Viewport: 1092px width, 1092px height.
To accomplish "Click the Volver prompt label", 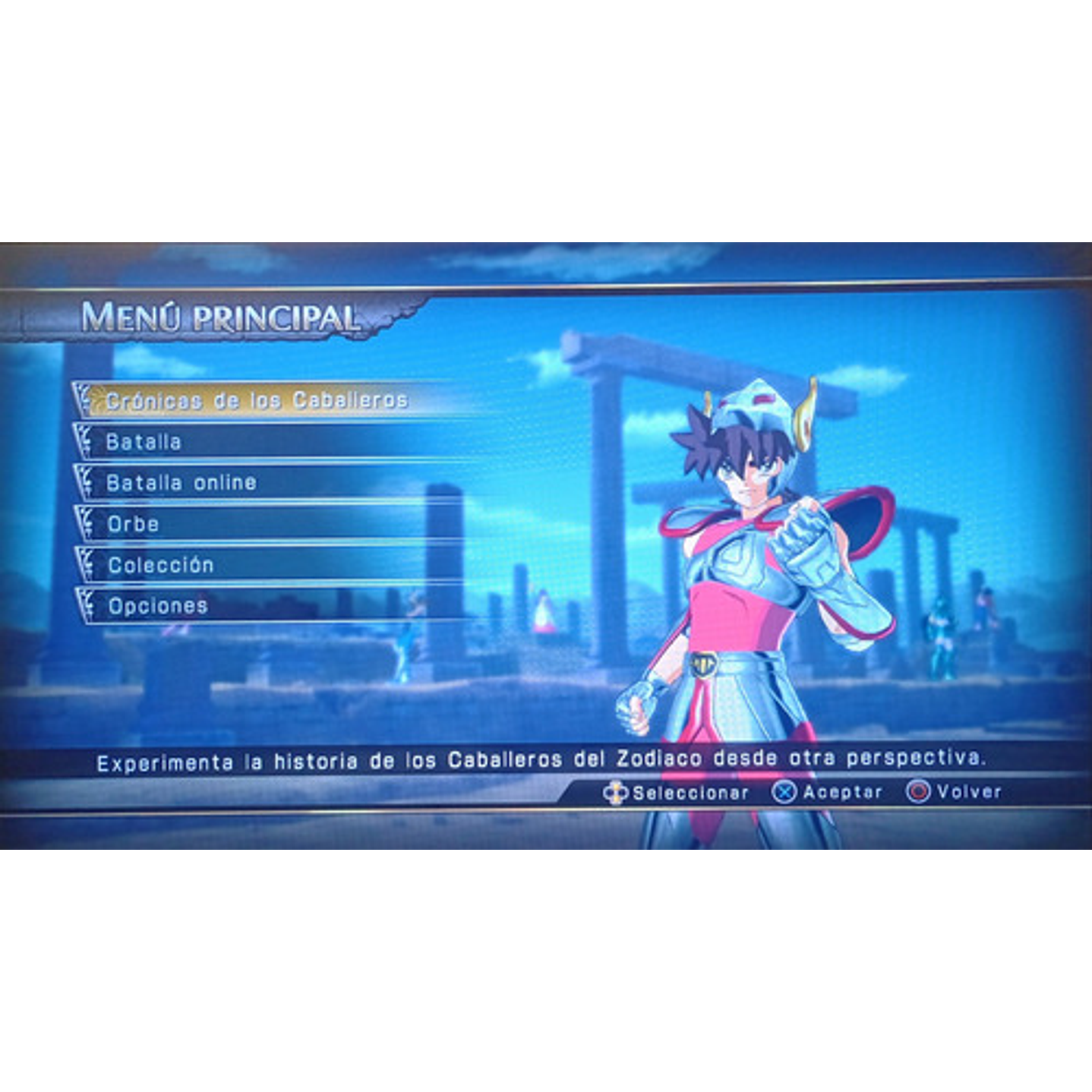I will (x=968, y=790).
